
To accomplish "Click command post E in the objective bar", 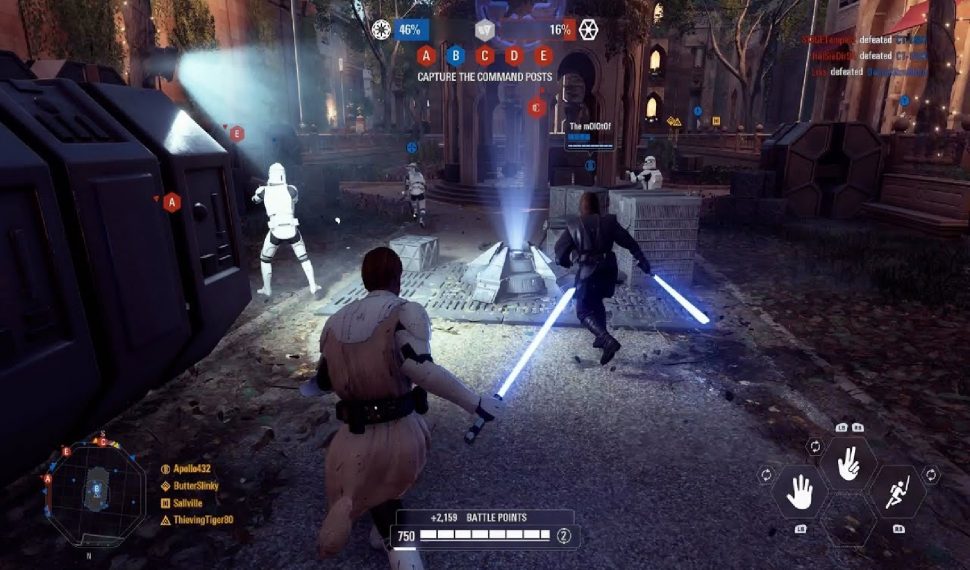I will point(543,56).
